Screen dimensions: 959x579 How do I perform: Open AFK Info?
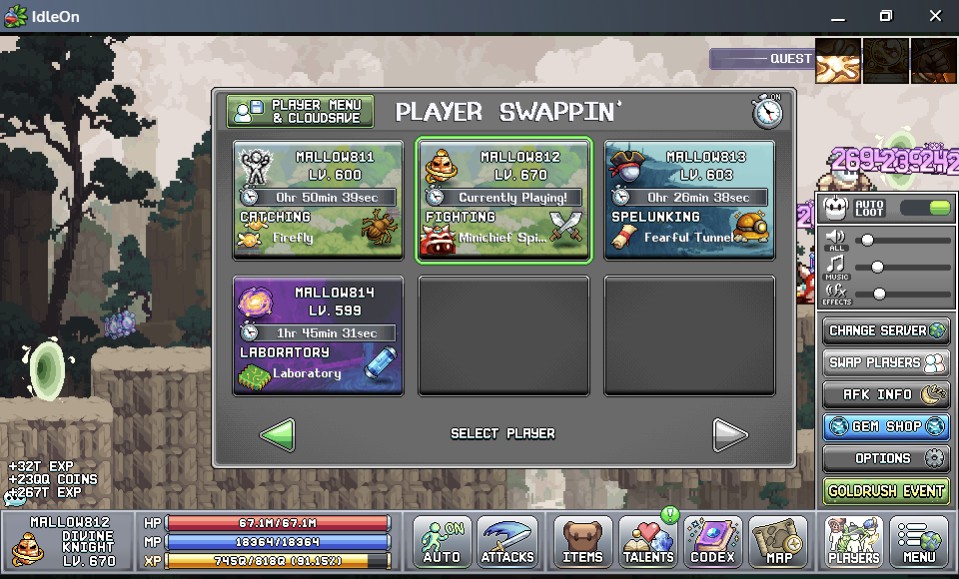(x=885, y=395)
